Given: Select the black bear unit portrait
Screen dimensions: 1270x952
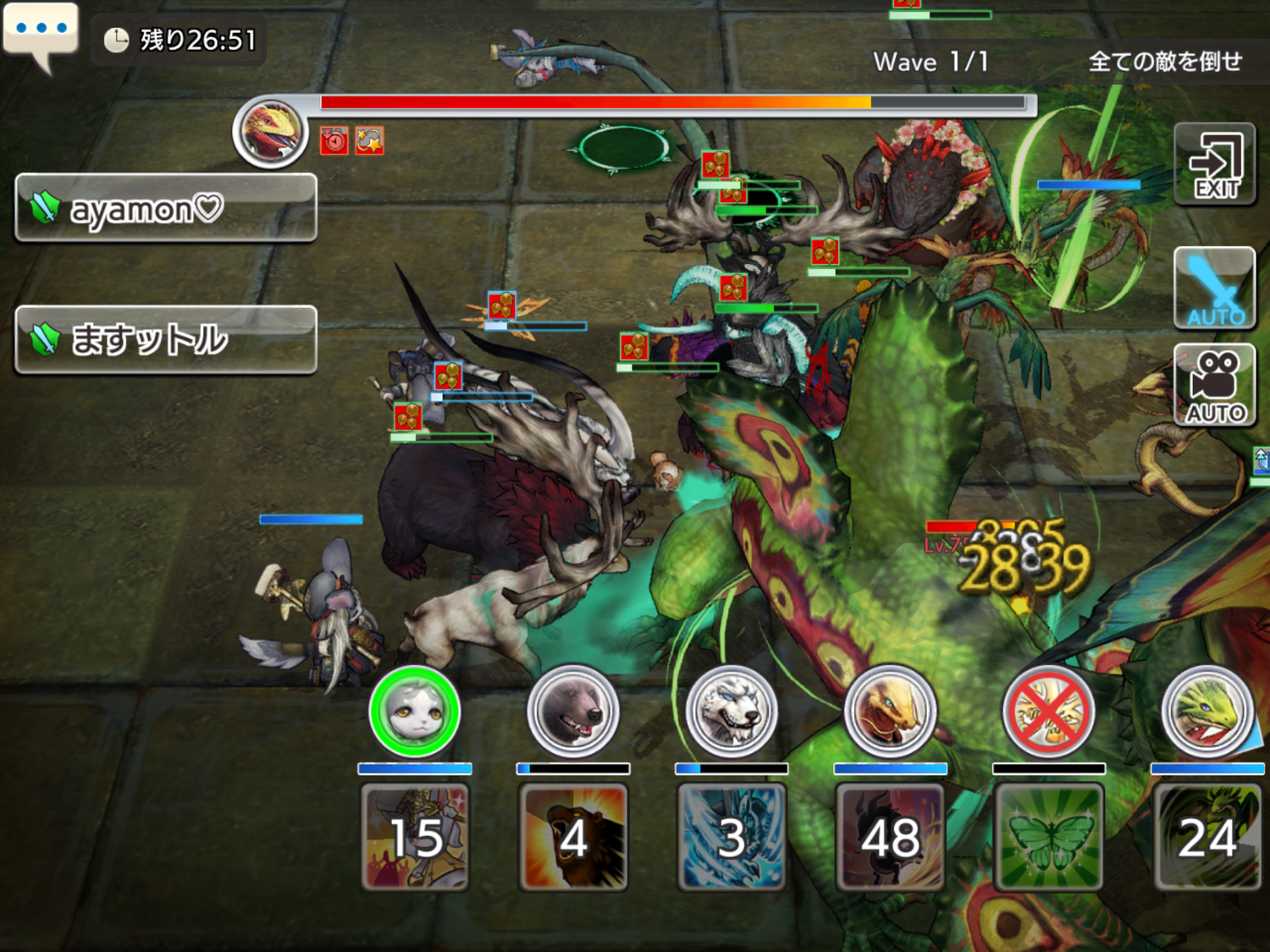Looking at the screenshot, I should coord(573,712).
